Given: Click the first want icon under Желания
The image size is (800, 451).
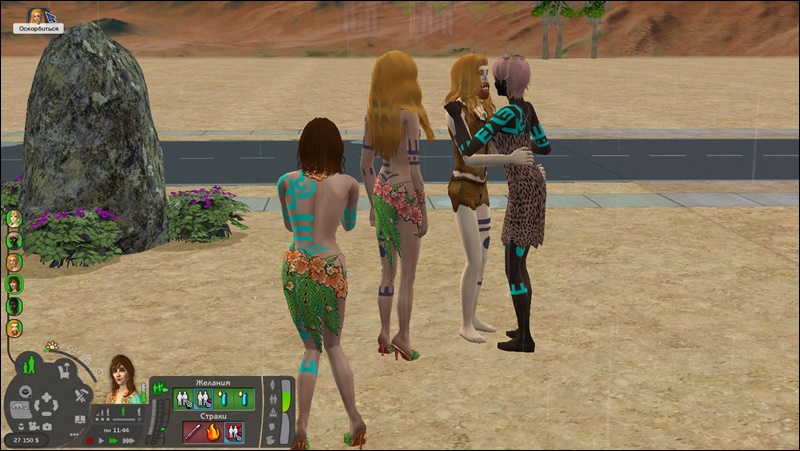Looking at the screenshot, I should pyautogui.click(x=183, y=399).
